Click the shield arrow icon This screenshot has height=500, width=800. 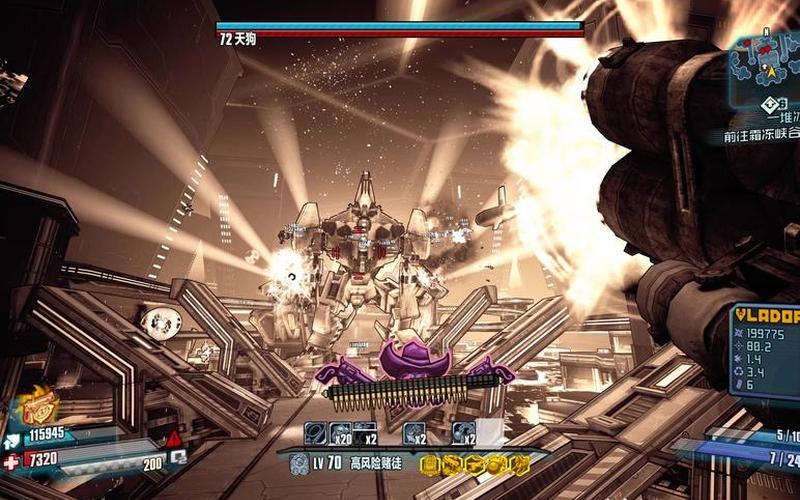(x=11, y=437)
